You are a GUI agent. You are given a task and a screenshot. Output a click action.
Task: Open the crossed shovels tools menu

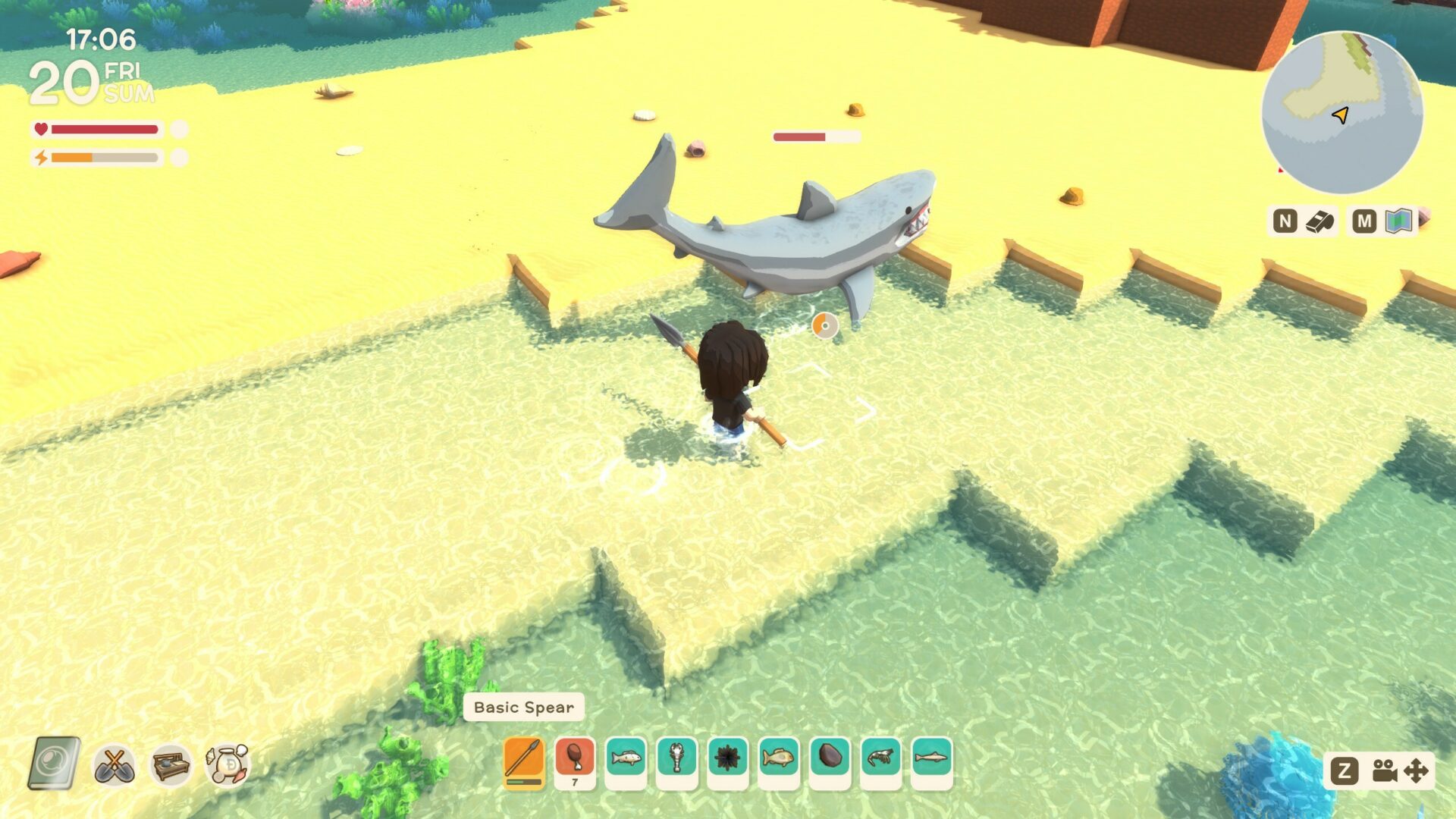[115, 765]
